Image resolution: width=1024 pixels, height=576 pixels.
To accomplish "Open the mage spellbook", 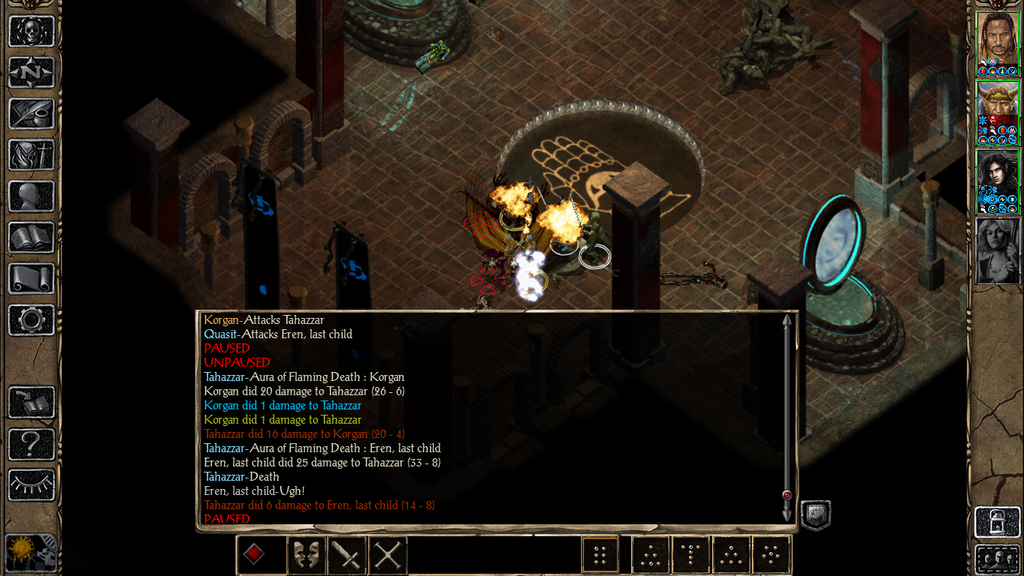I will click(31, 237).
